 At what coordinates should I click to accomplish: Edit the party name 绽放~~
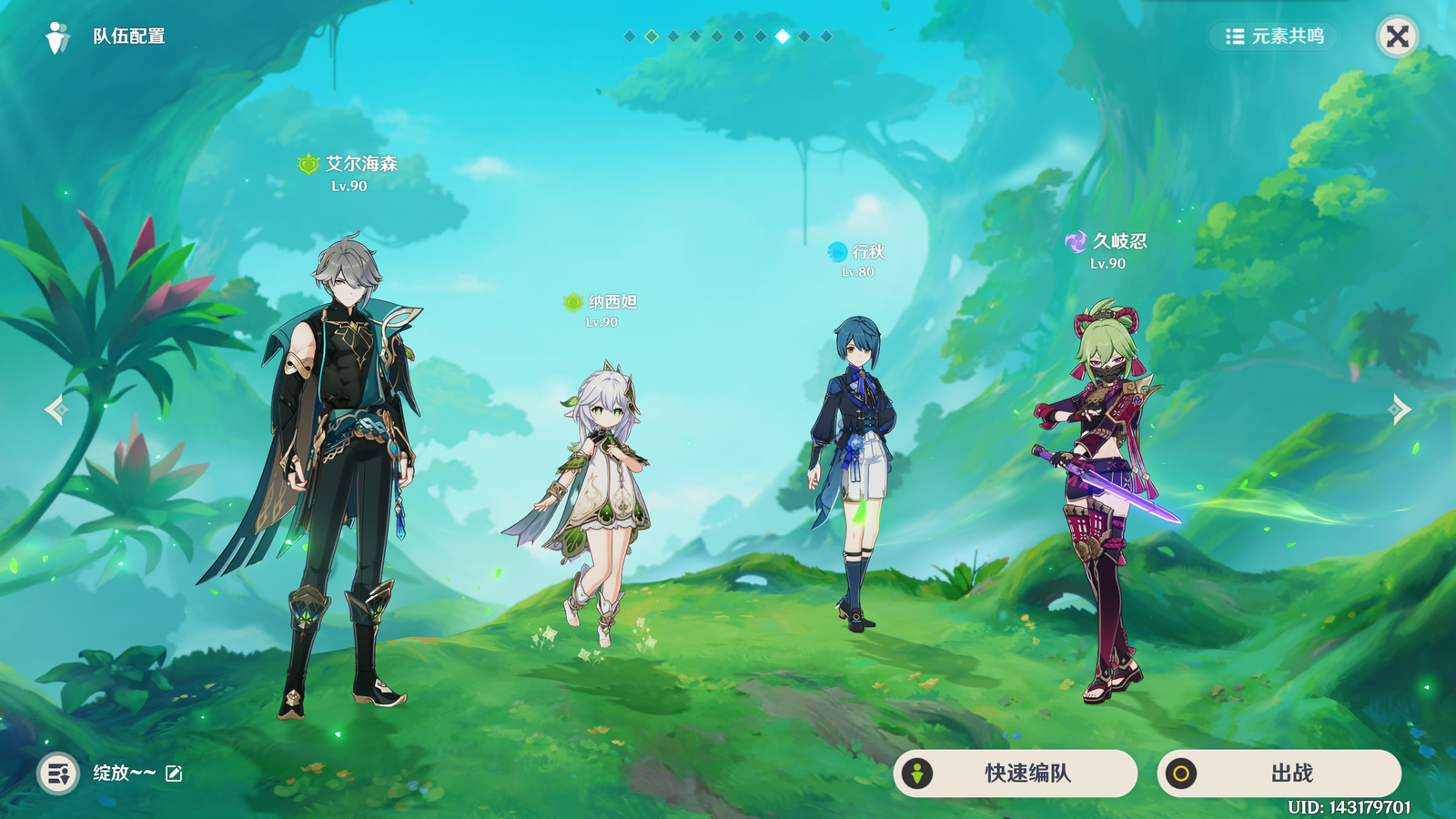174,773
